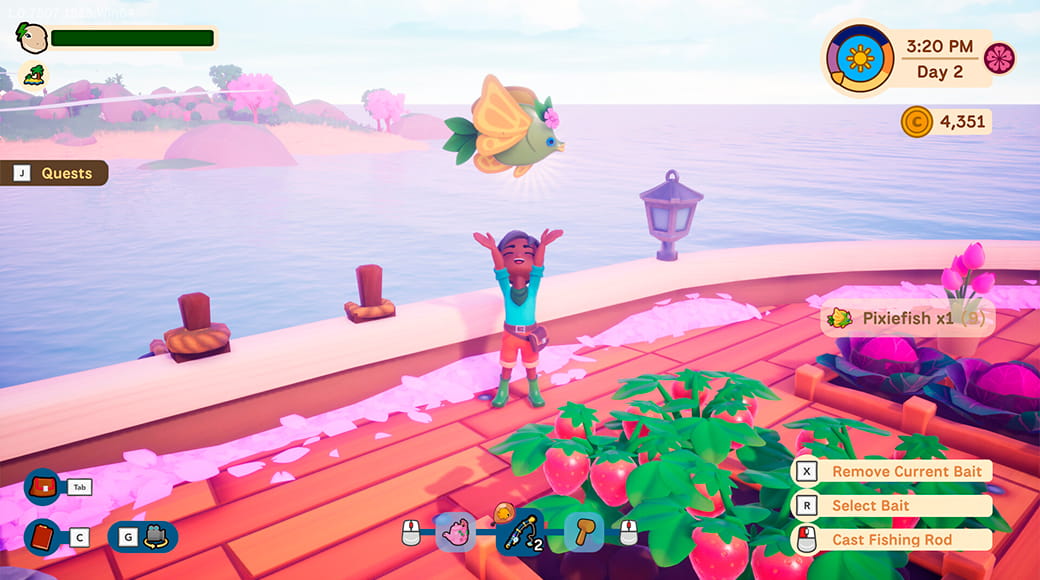Activate the rotate camera icon
The width and height of the screenshot is (1040, 580).
(x=155, y=537)
